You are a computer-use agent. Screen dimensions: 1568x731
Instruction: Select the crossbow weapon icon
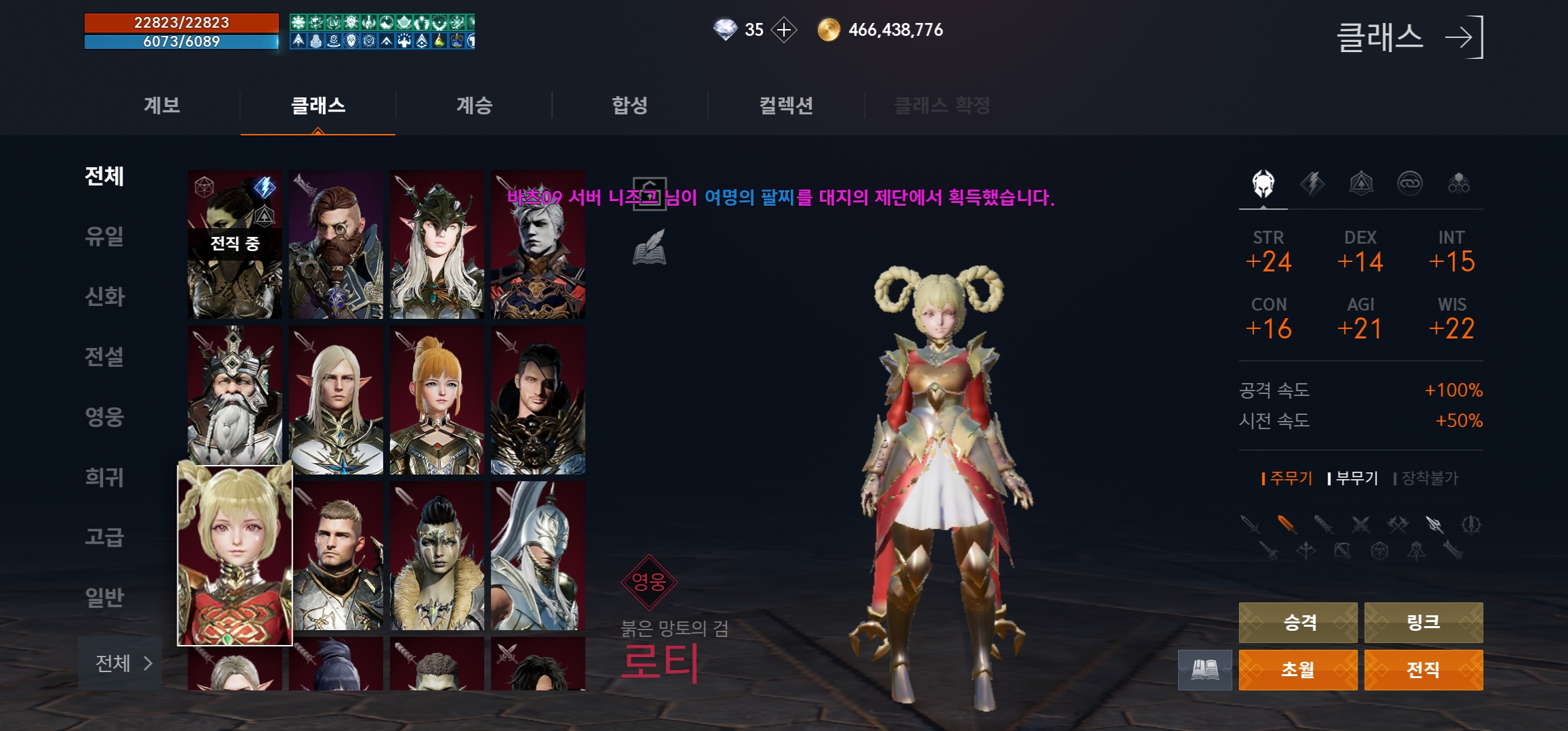tap(1343, 552)
